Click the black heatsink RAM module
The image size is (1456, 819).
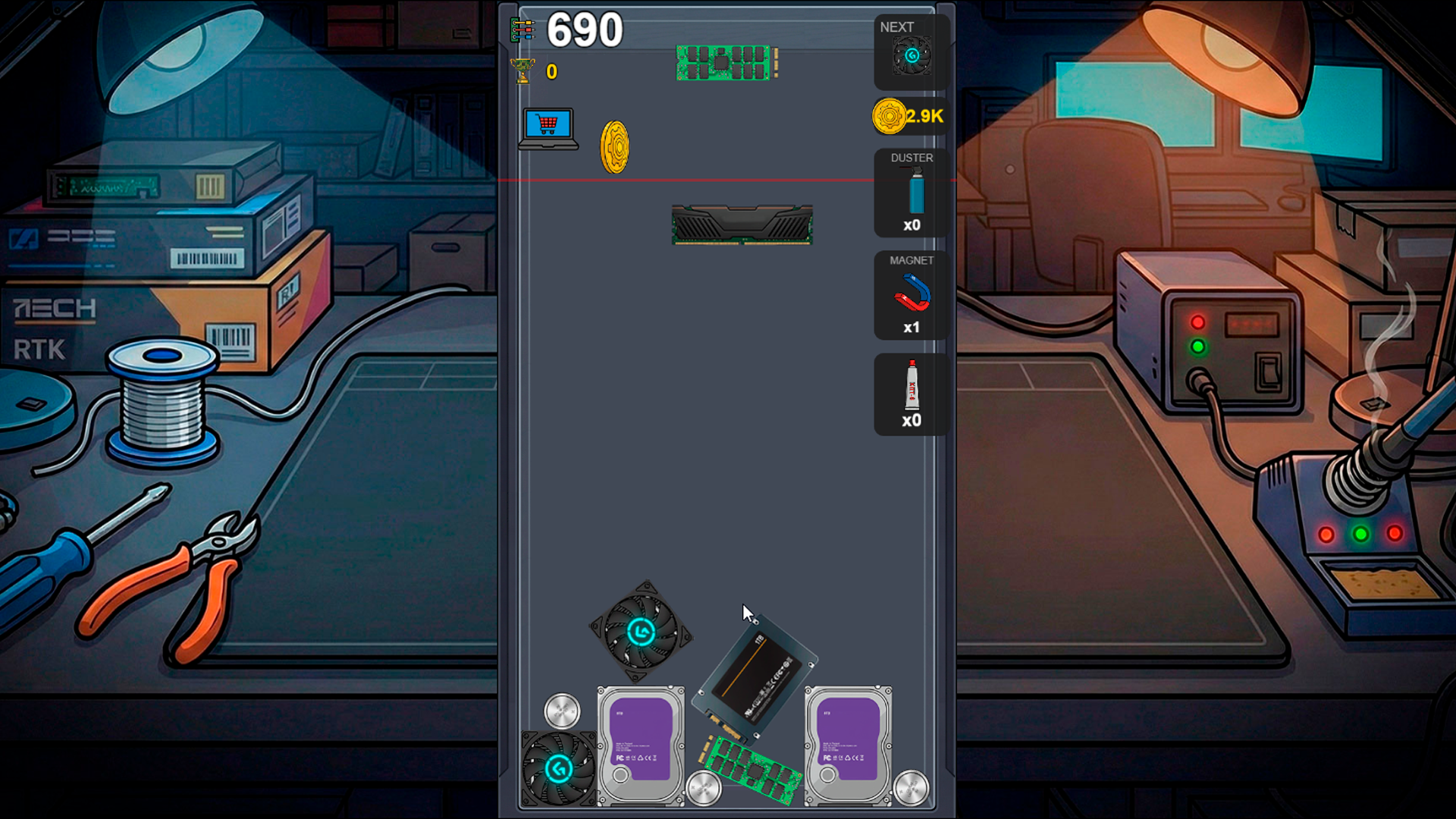click(x=741, y=224)
